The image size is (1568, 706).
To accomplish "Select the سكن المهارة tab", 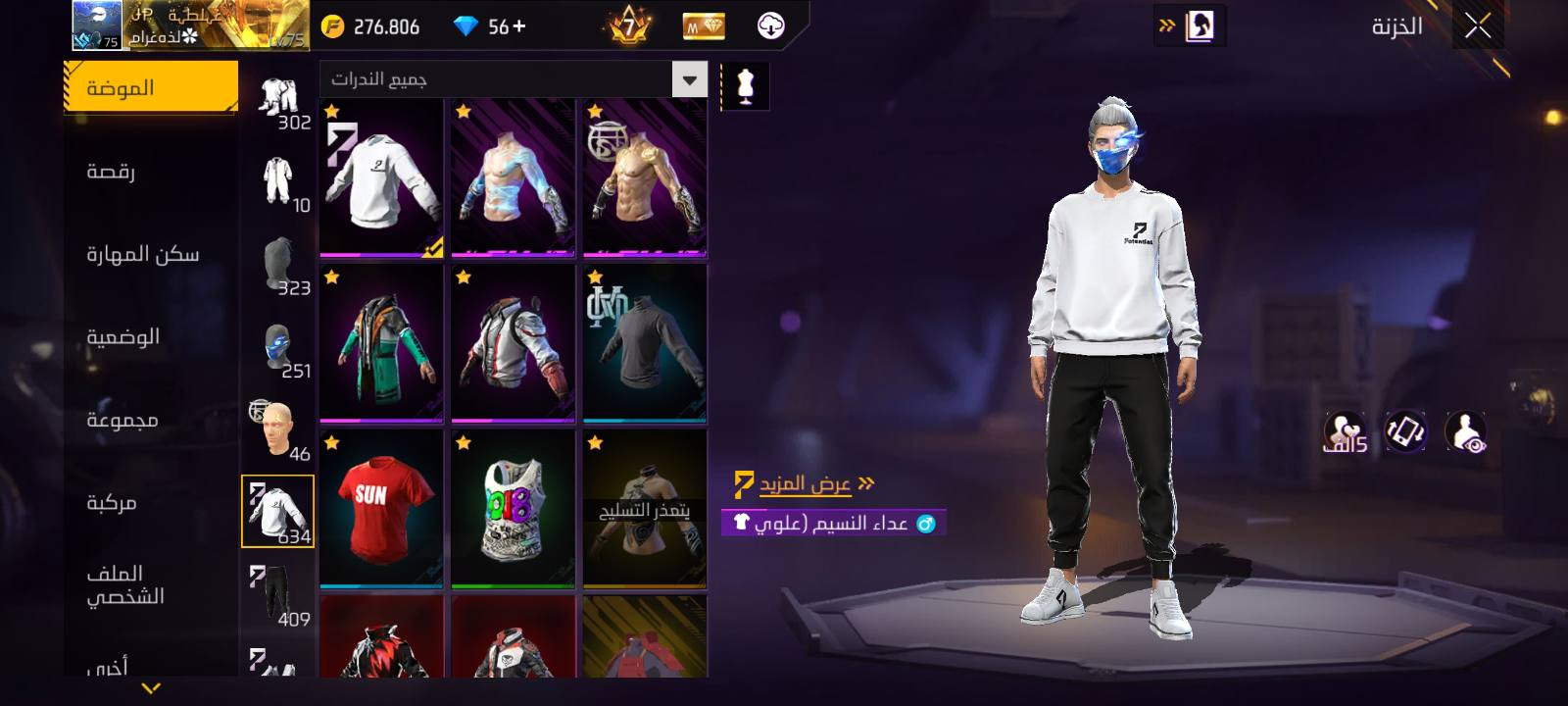I will tap(151, 255).
